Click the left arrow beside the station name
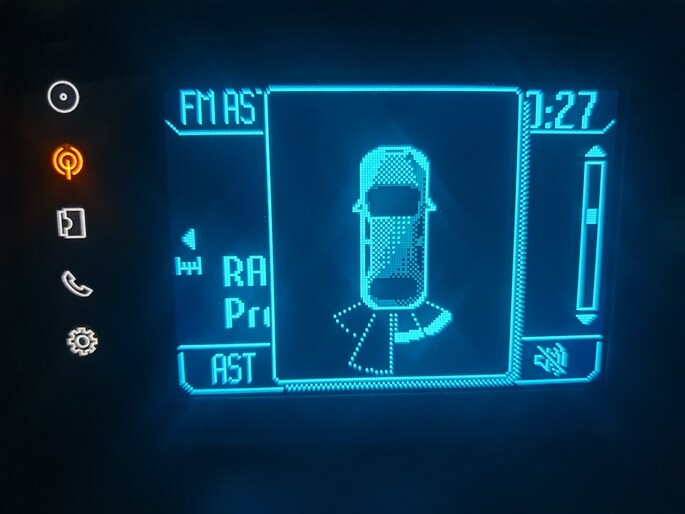The image size is (685, 514). tap(188, 239)
